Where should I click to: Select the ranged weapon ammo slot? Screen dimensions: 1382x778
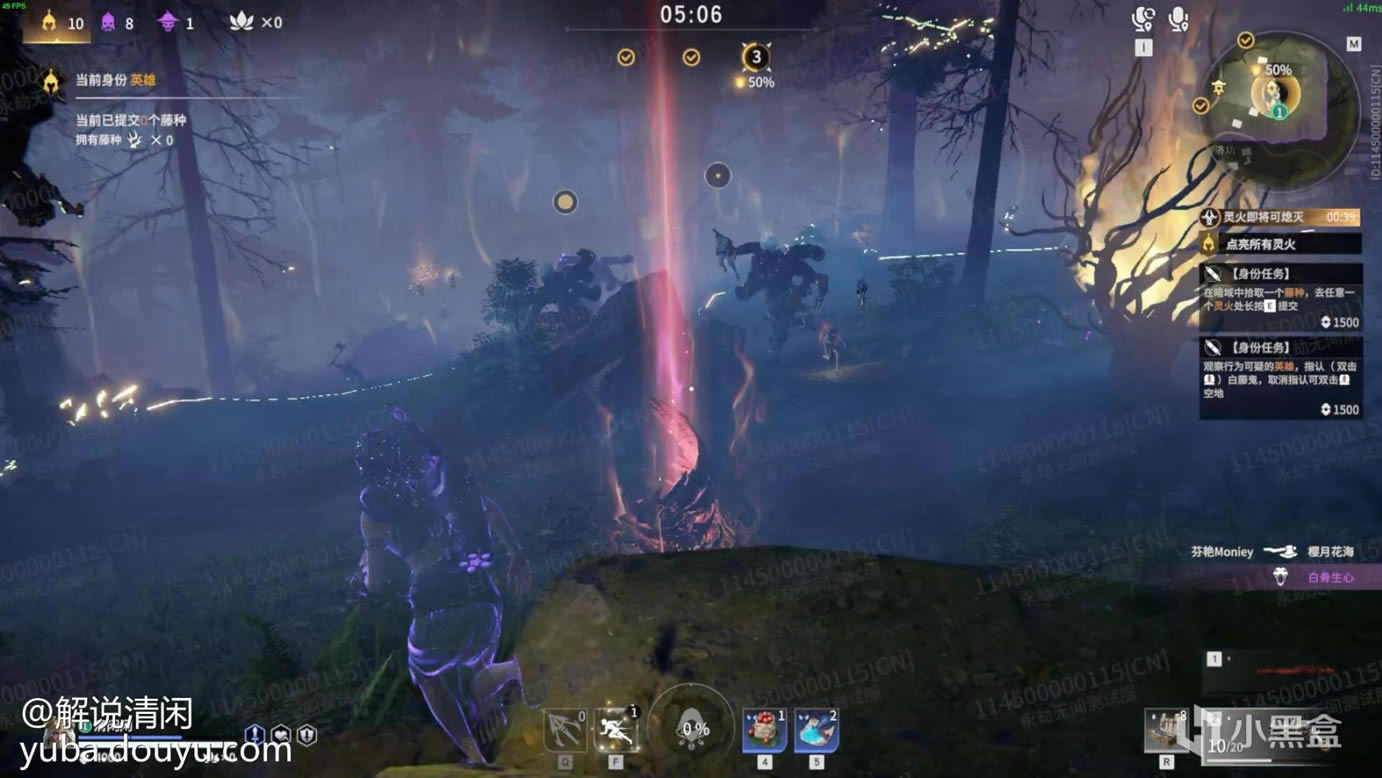1166,730
